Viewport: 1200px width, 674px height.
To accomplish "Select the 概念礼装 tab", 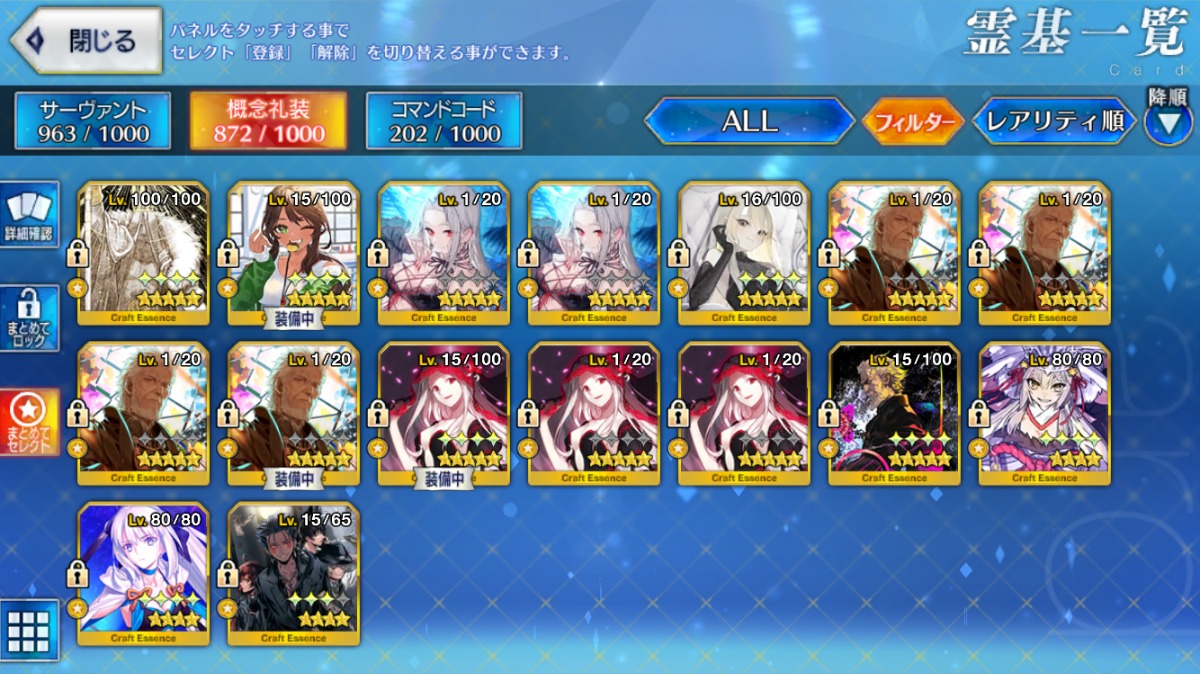I will pyautogui.click(x=268, y=122).
